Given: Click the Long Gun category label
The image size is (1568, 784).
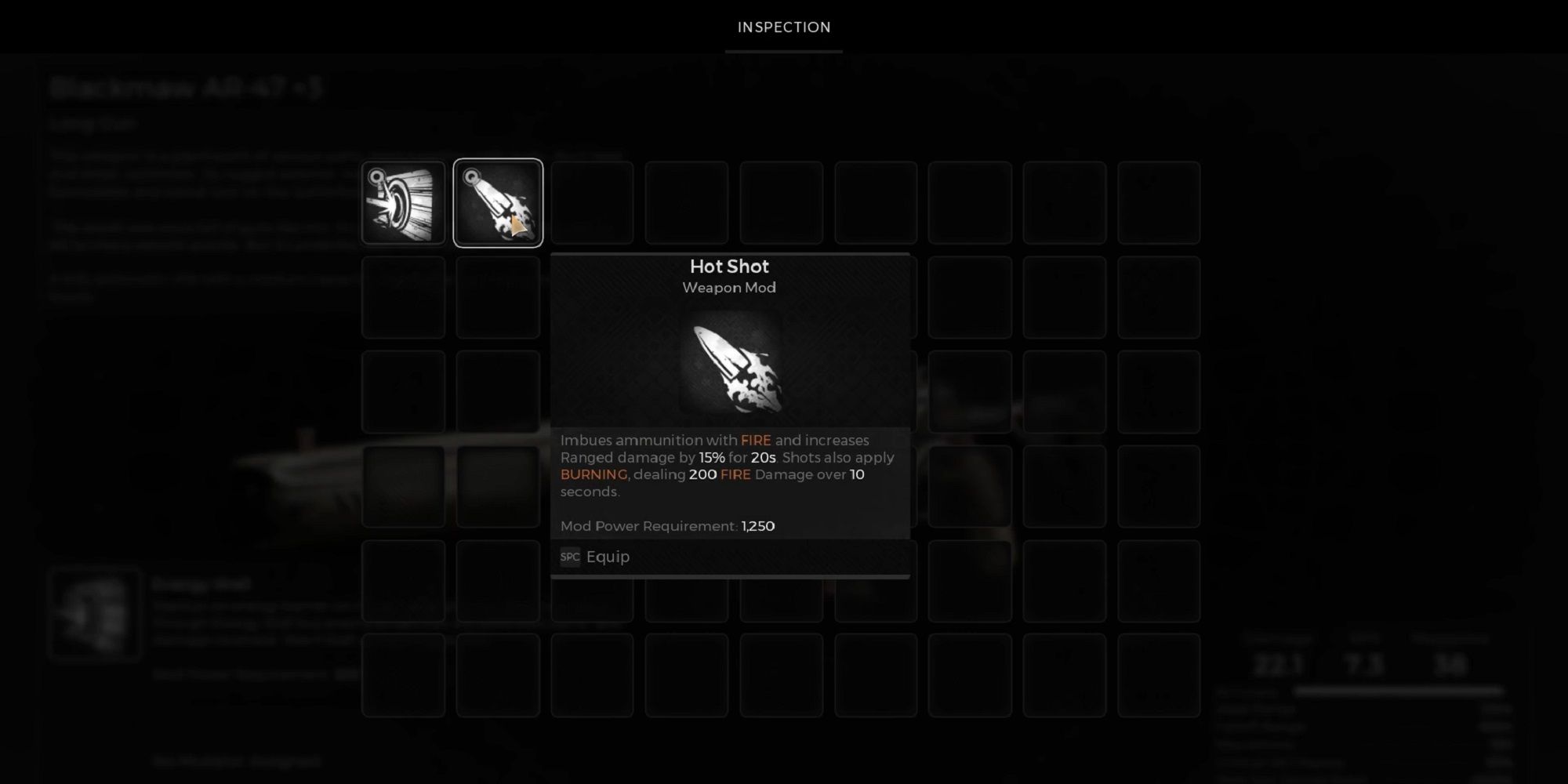Looking at the screenshot, I should coord(94,123).
